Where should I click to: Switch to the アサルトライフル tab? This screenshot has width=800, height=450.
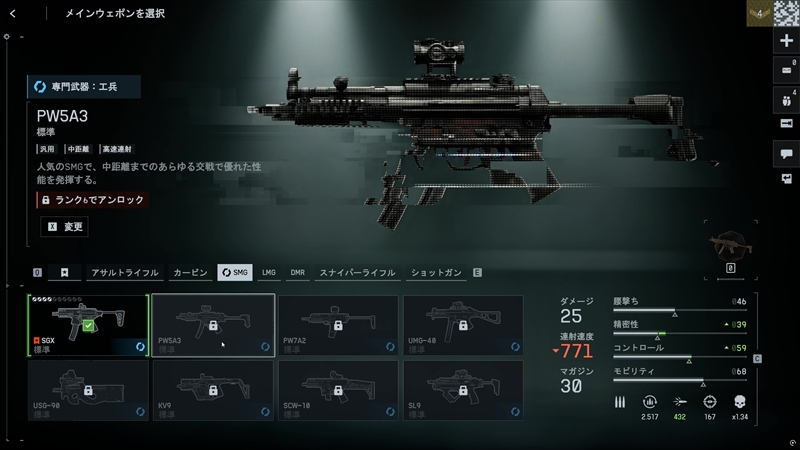[125, 272]
